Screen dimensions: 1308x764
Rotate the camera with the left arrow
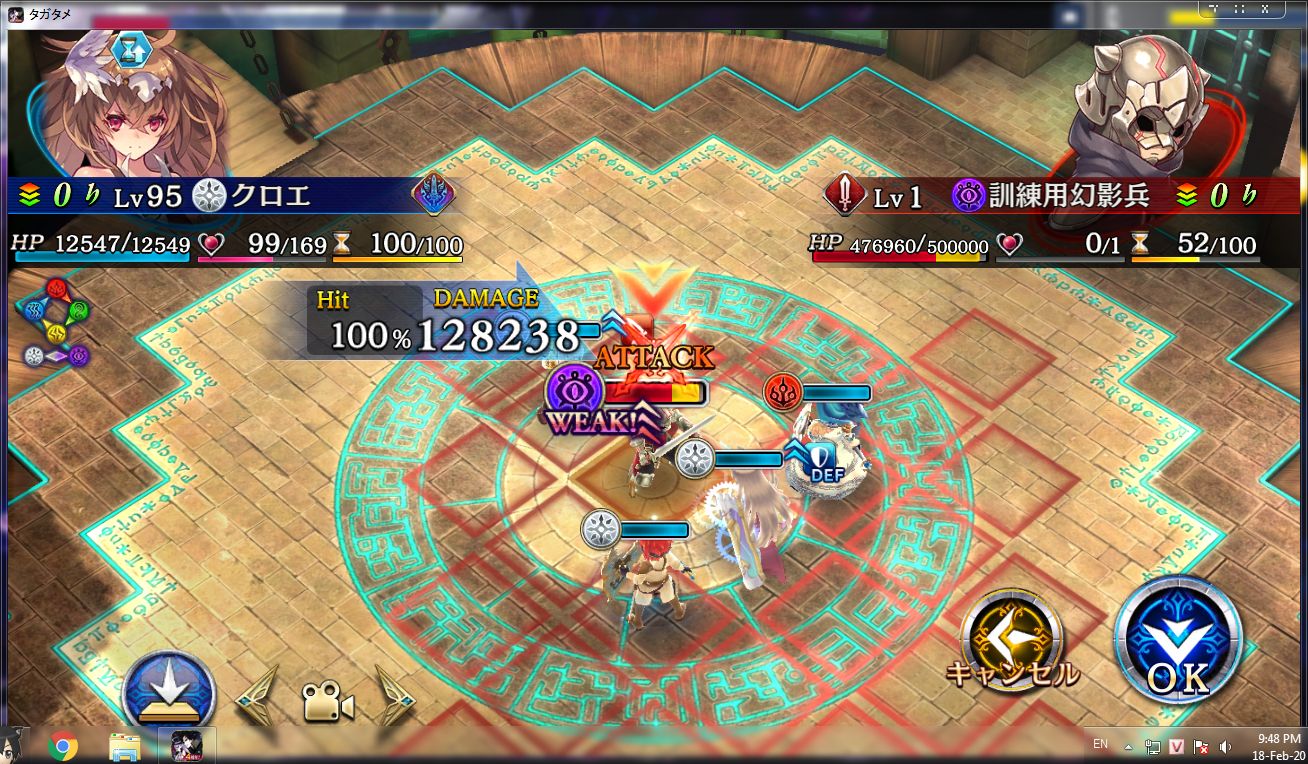256,694
